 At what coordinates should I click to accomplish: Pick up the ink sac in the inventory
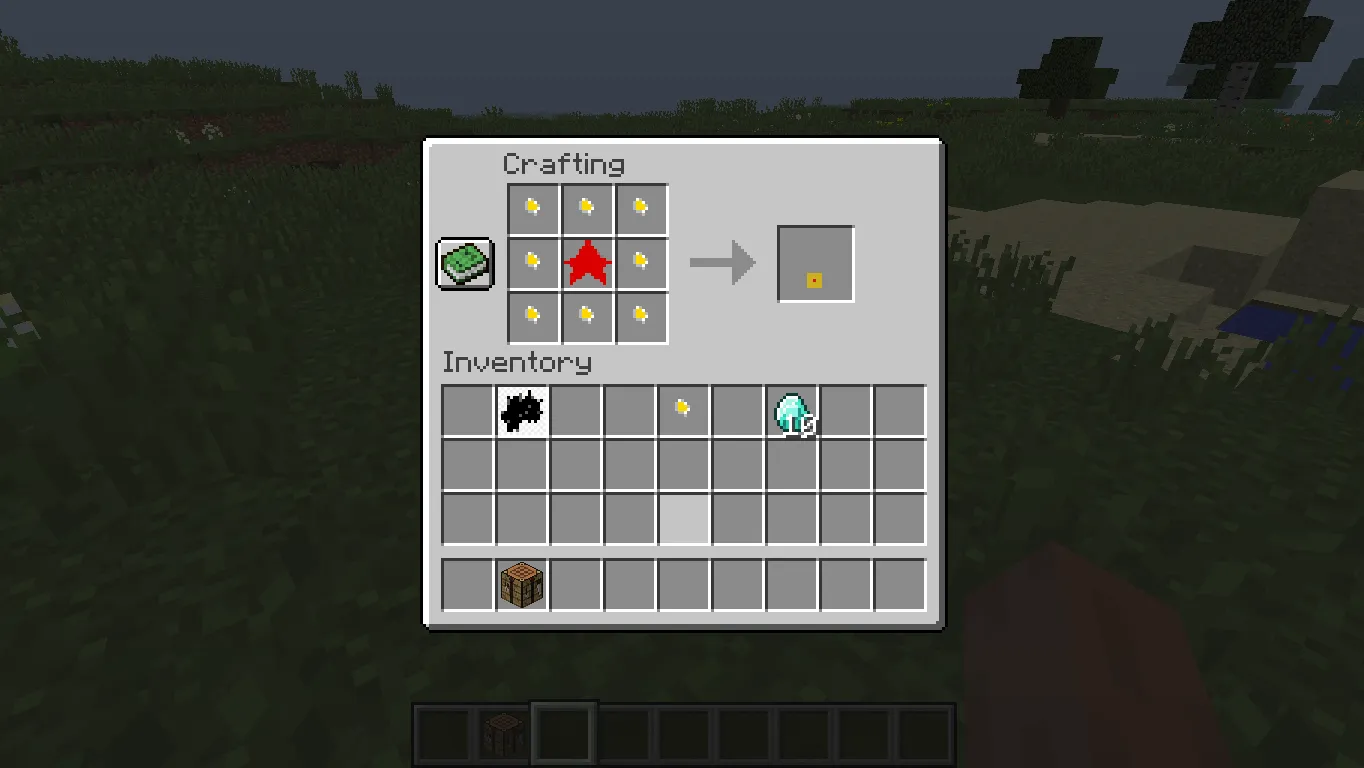point(521,410)
